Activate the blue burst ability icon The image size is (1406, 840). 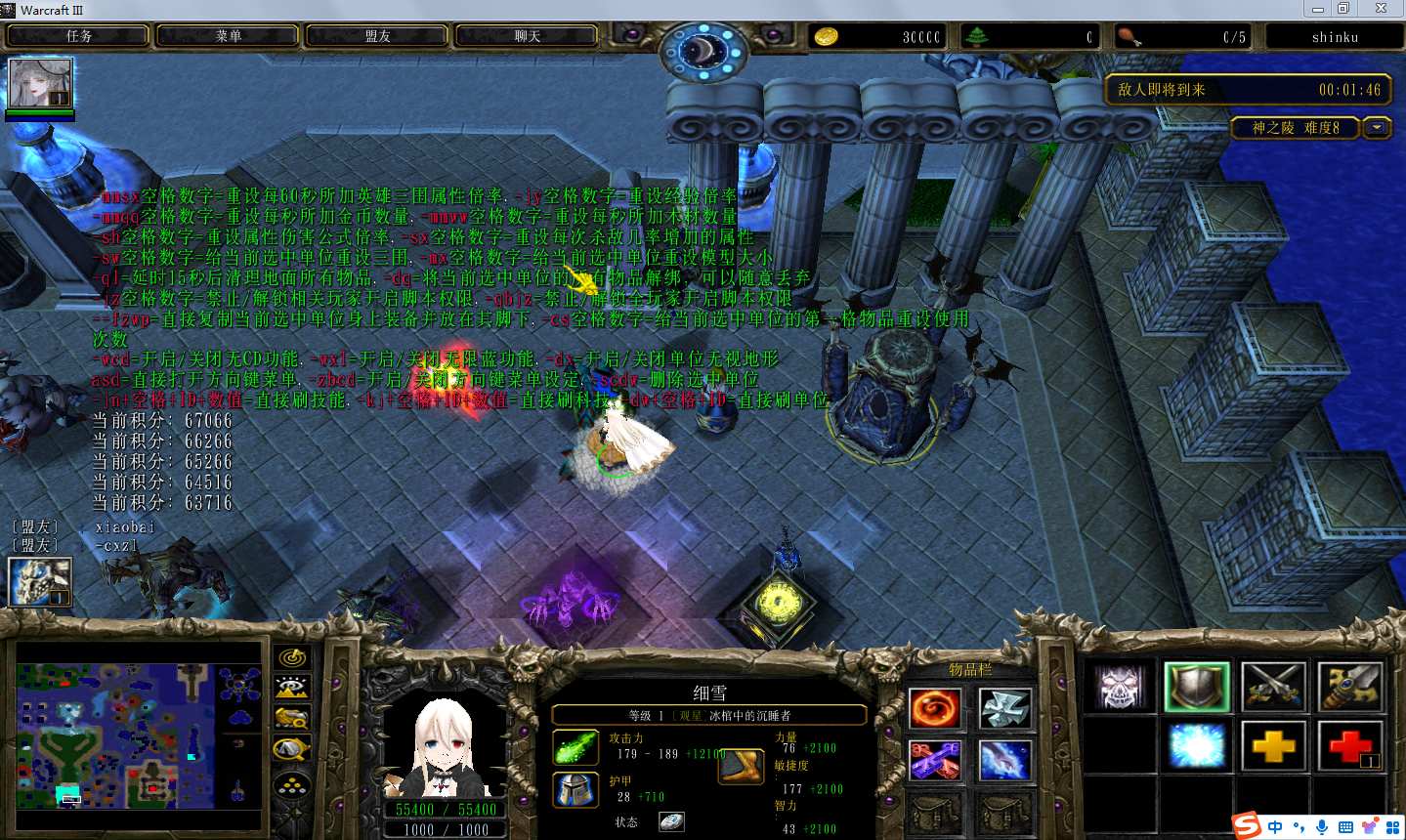coord(1197,747)
